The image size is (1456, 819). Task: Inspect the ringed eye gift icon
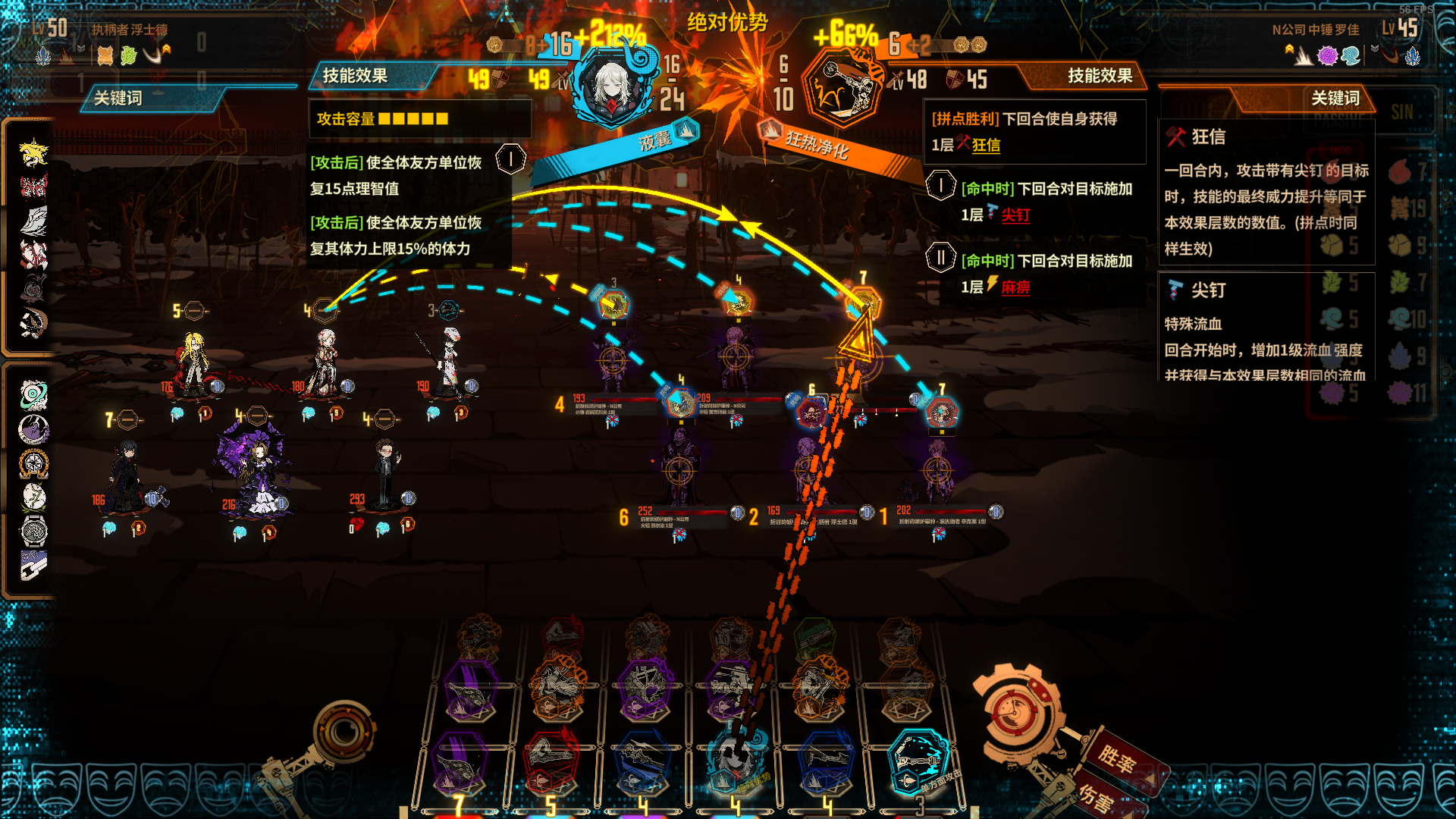coord(33,395)
